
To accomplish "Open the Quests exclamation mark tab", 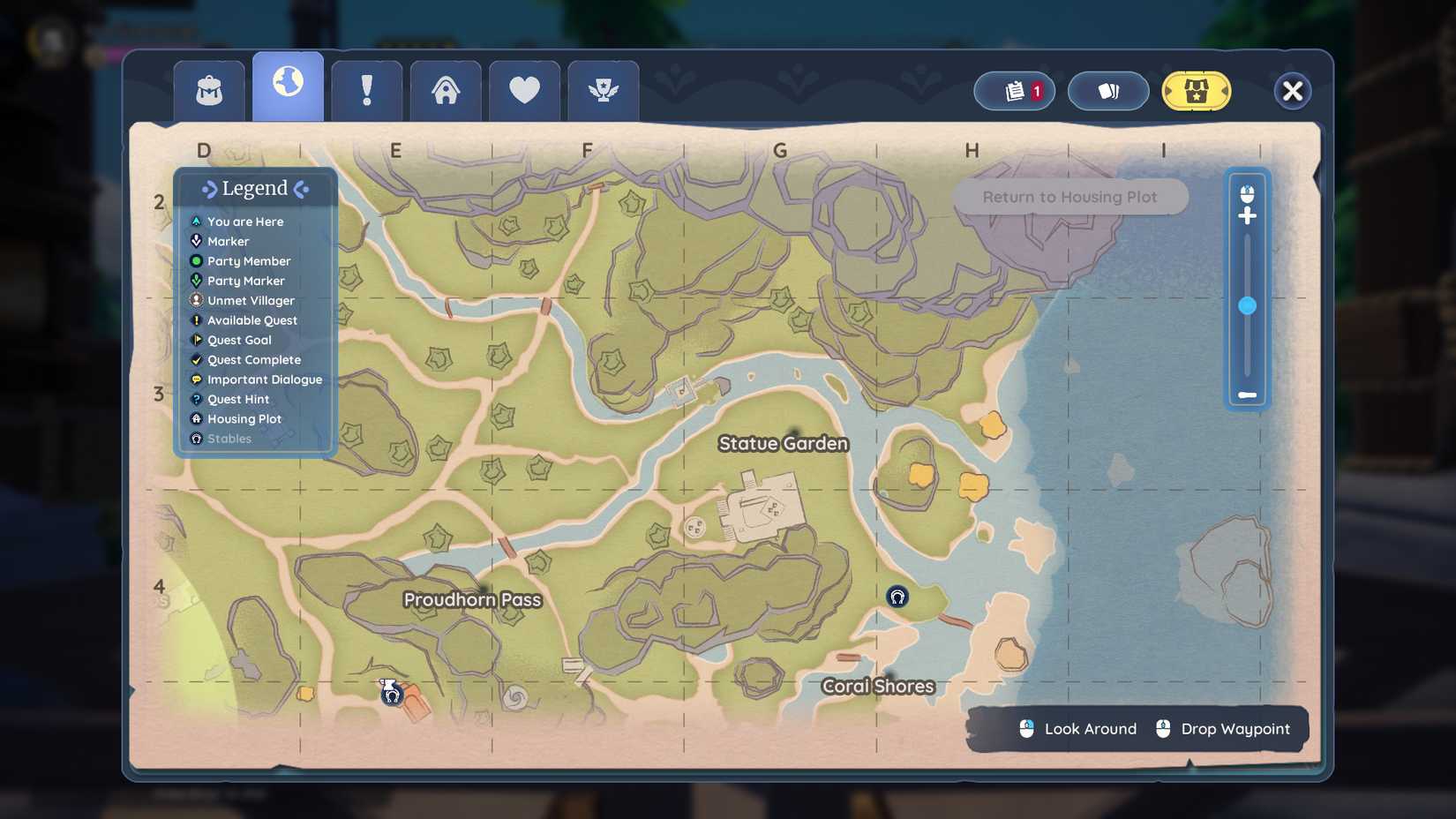I will click(x=366, y=88).
